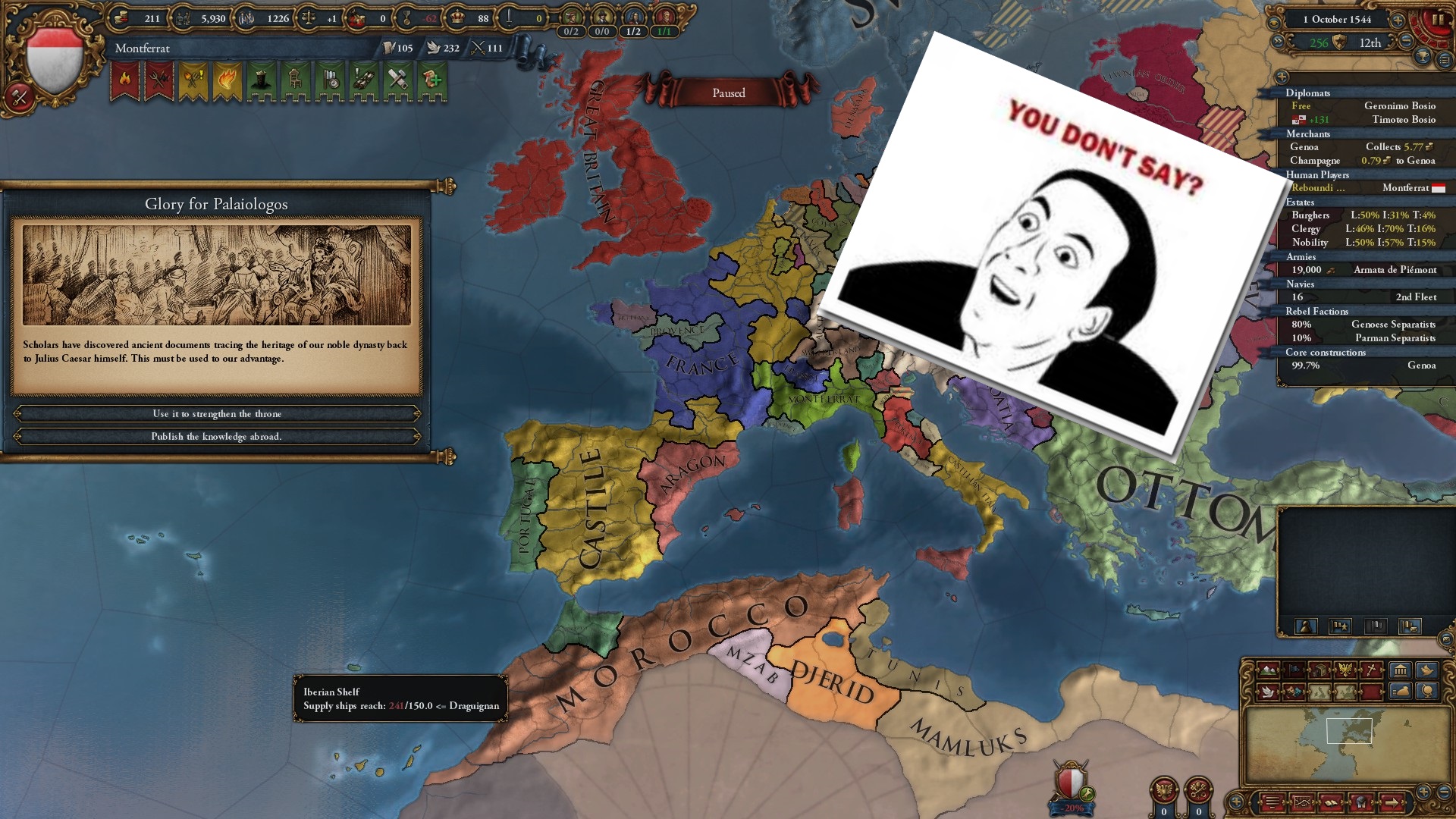Screen dimensions: 1456x819
Task: Open the diplomatic dove mapmode
Action: click(x=1267, y=692)
